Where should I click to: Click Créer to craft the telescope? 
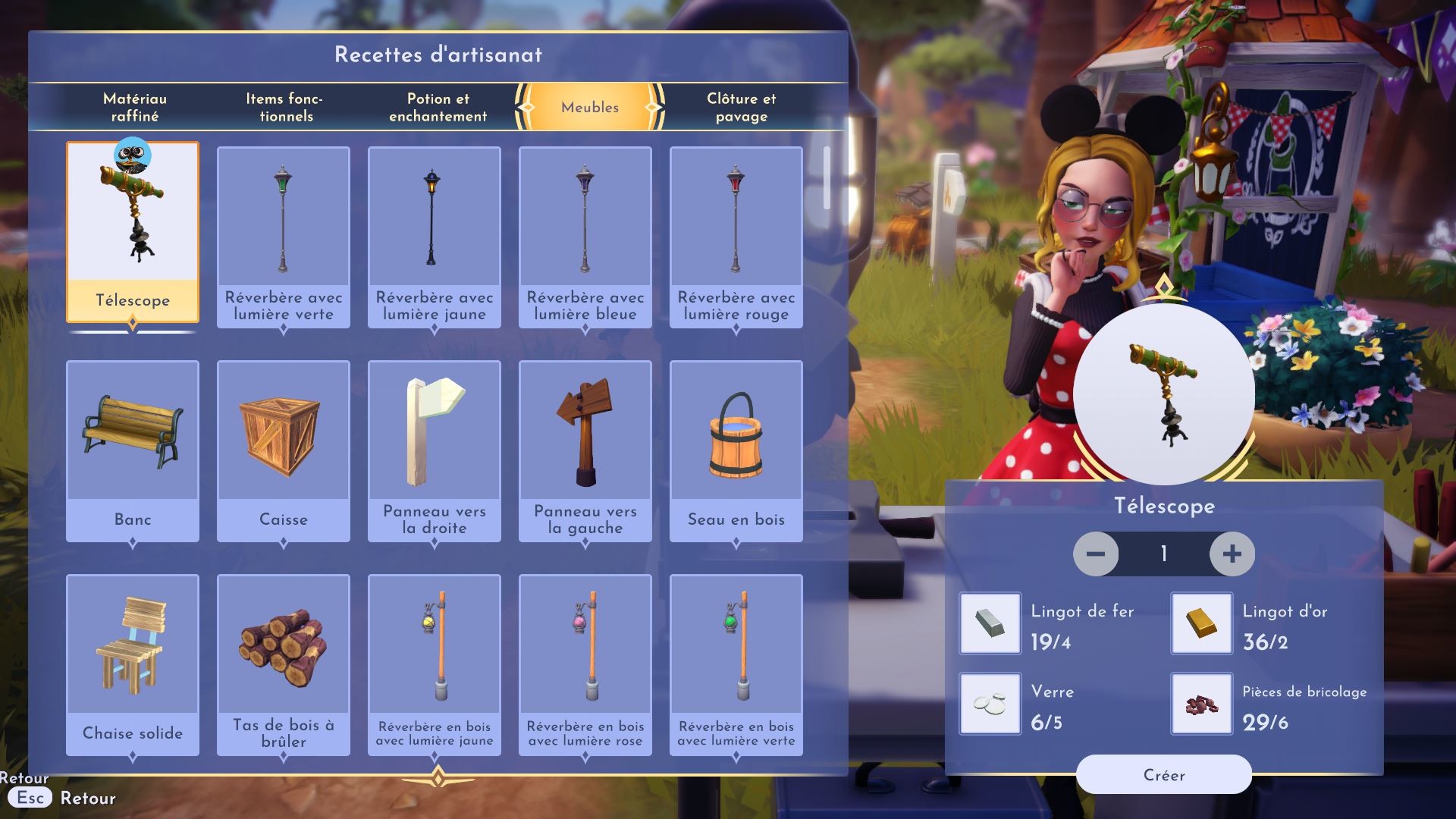(1163, 774)
